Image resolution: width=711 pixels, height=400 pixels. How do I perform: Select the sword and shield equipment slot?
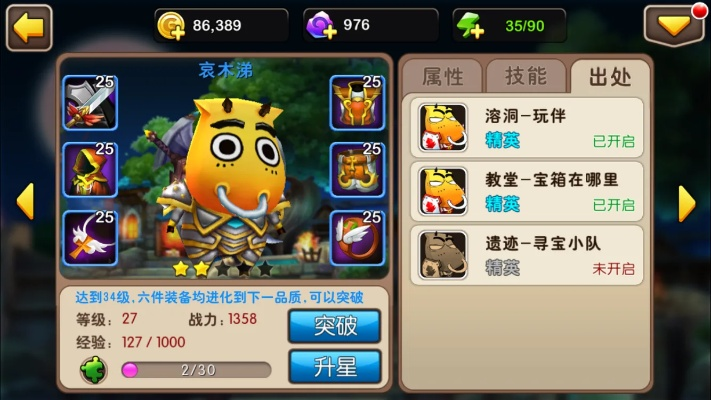tap(90, 103)
